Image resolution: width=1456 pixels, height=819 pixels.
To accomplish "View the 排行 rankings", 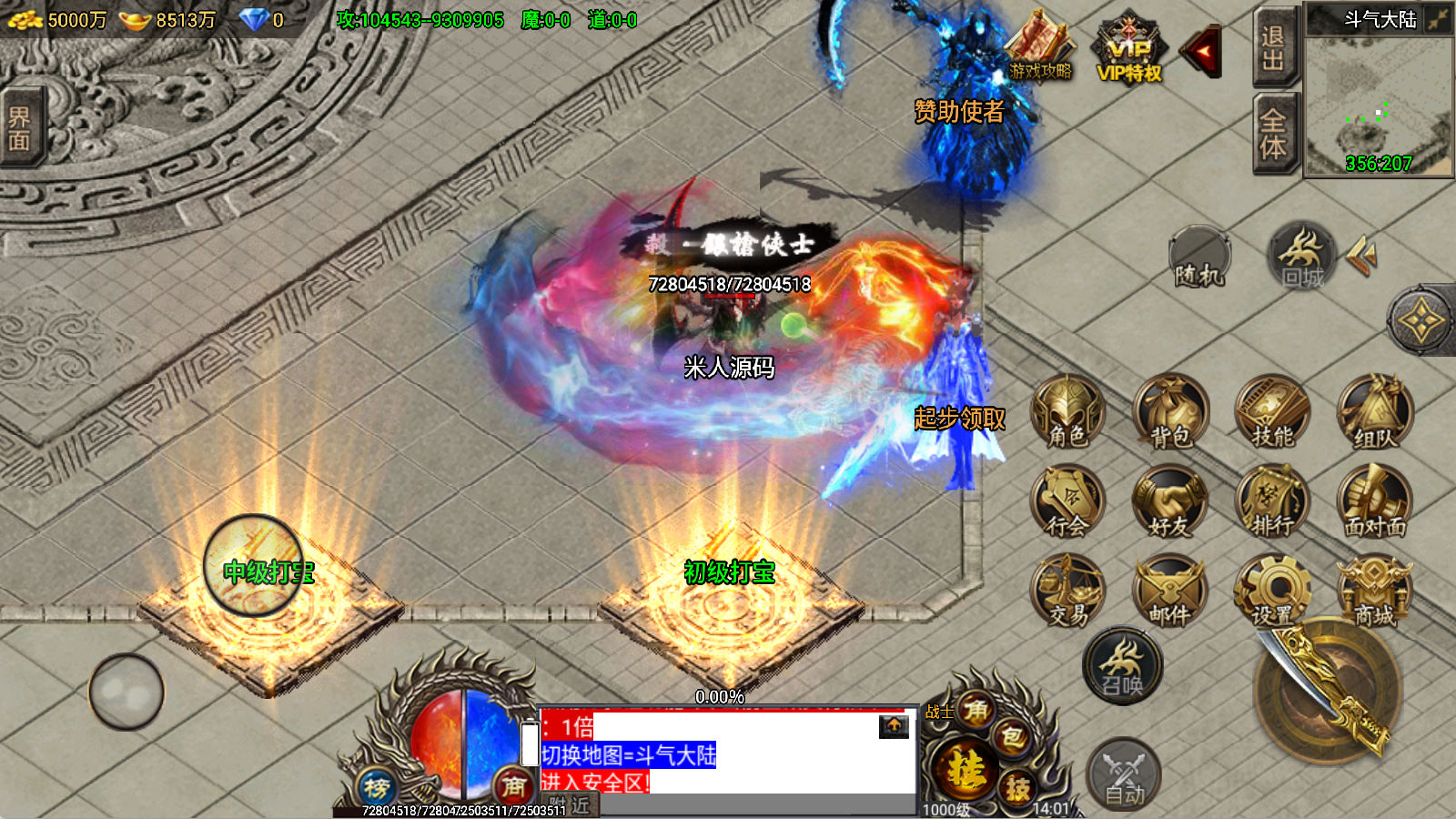I will point(1272,502).
